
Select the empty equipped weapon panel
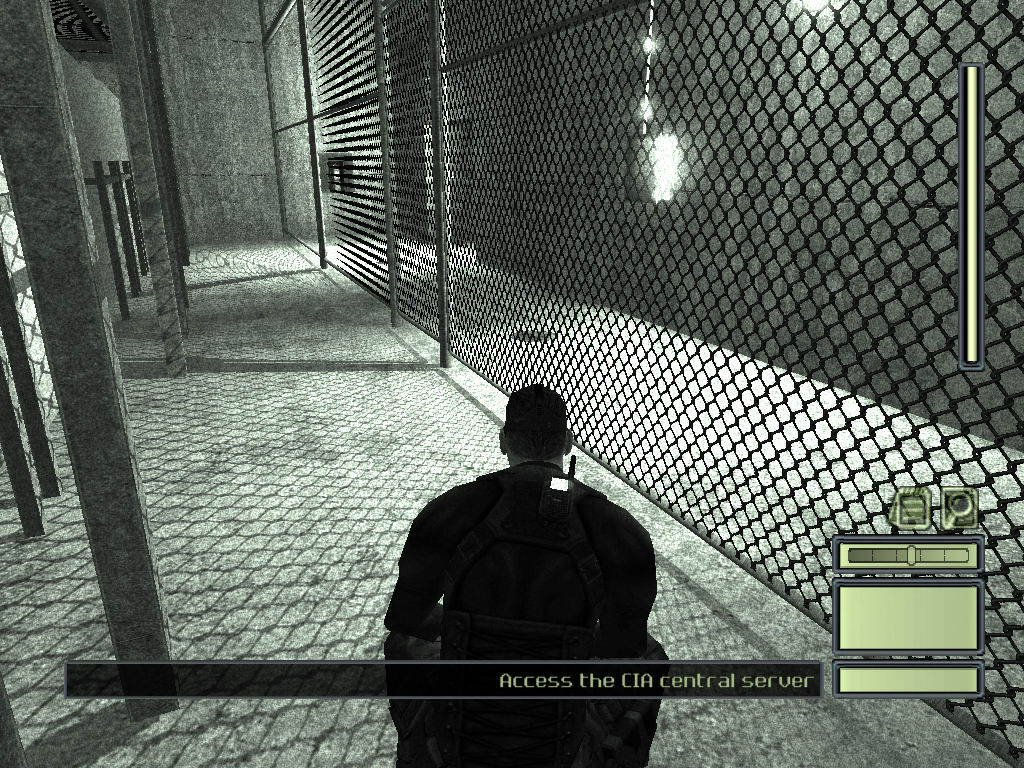pos(908,617)
